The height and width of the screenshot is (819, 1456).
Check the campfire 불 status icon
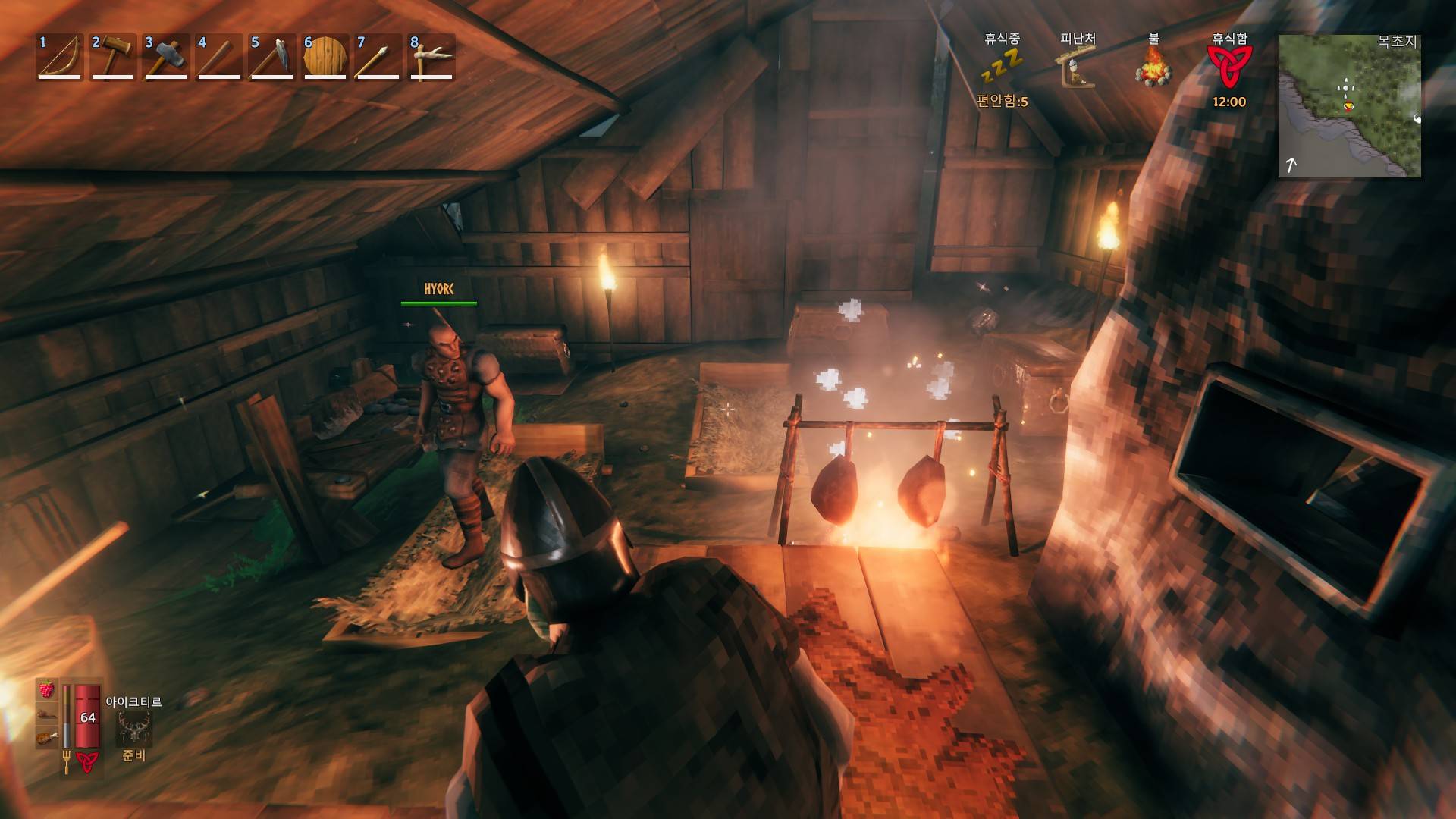(1153, 67)
